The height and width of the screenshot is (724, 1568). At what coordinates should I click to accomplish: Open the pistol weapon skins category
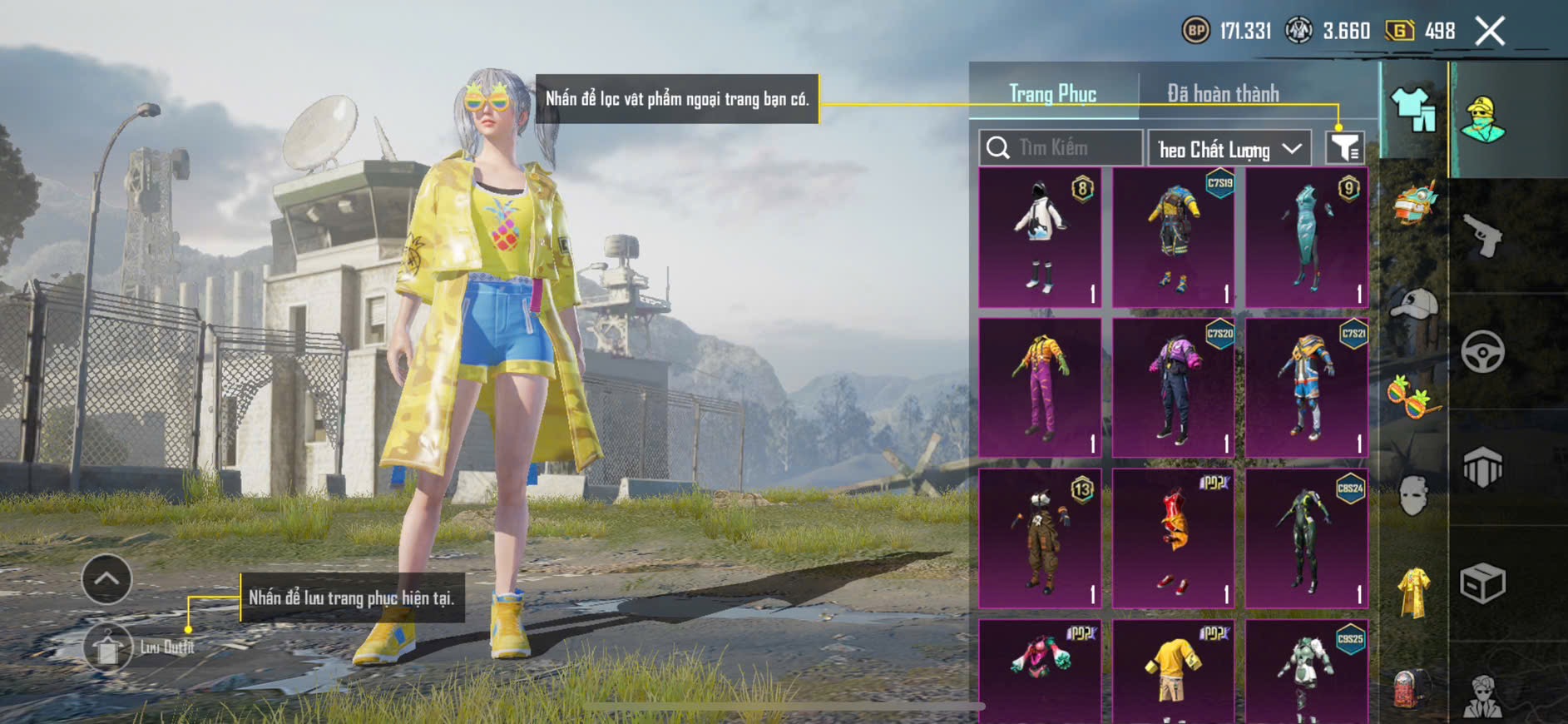1483,236
